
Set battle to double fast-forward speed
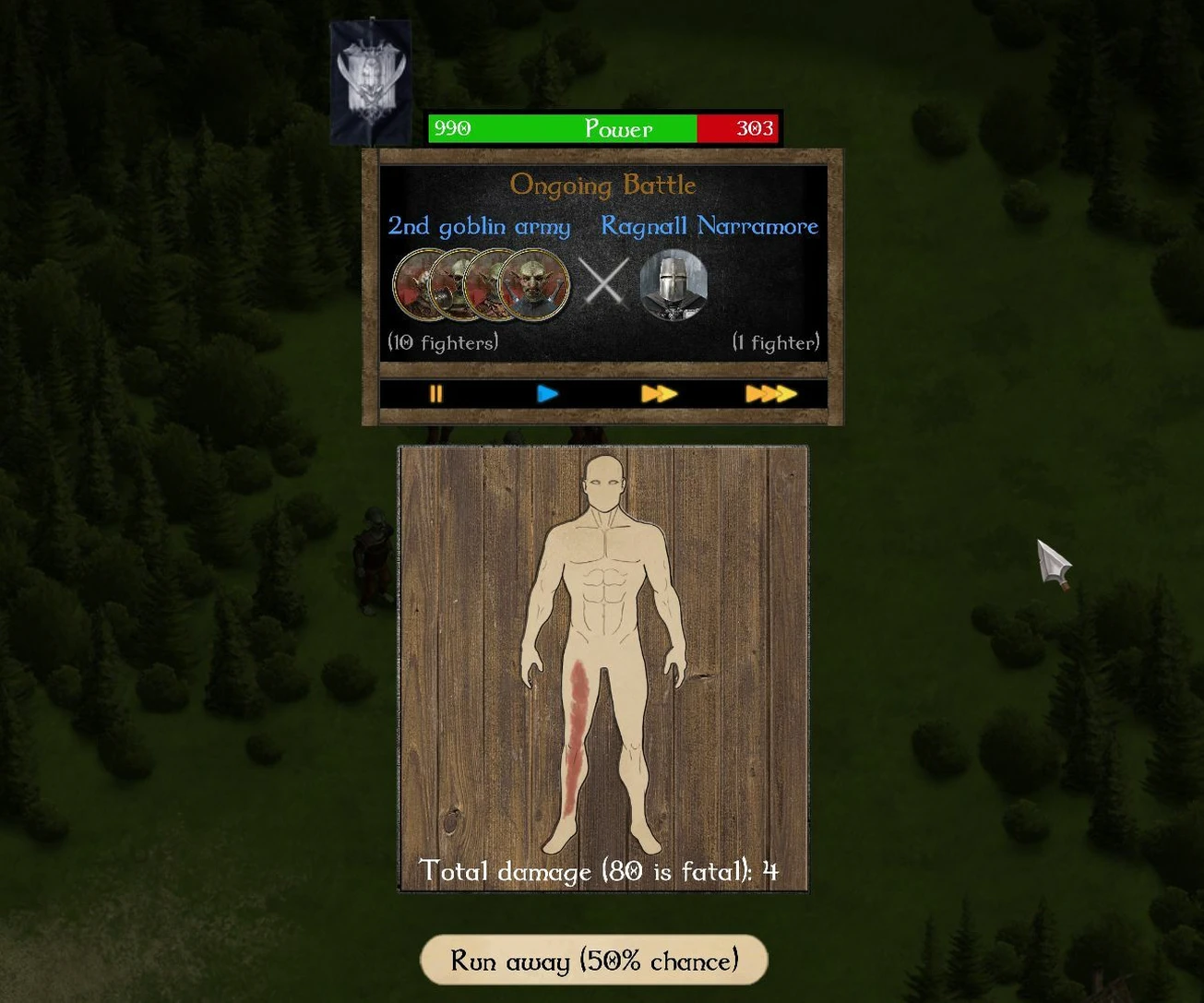(659, 394)
